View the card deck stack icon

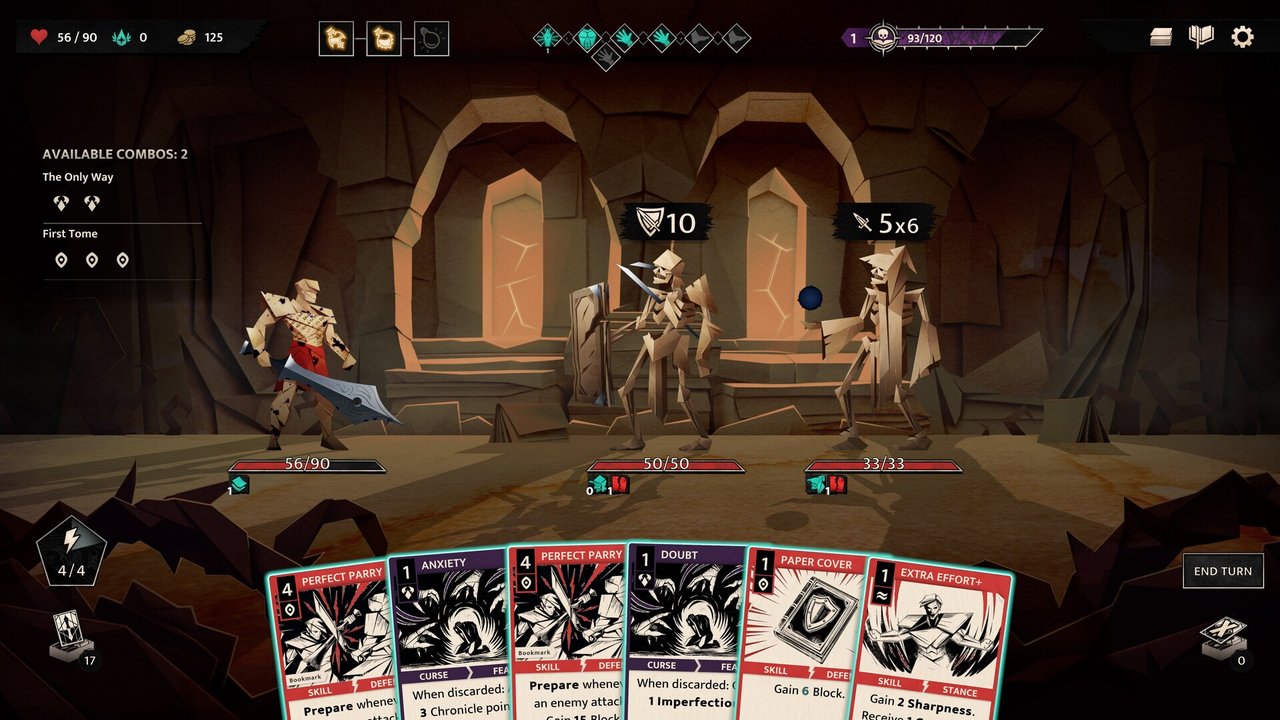tap(1160, 37)
